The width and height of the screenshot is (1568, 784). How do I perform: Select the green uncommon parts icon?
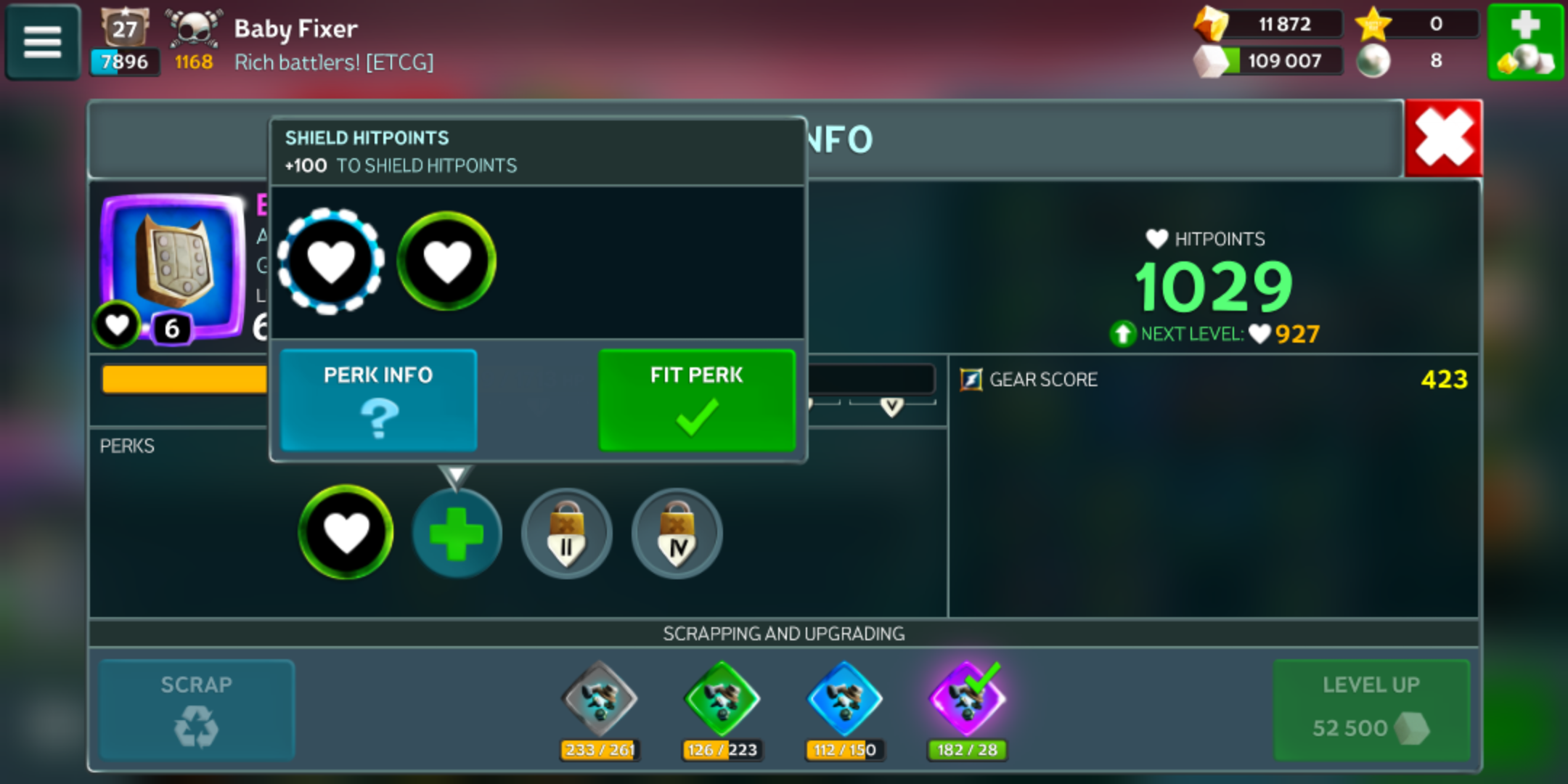coord(722,699)
